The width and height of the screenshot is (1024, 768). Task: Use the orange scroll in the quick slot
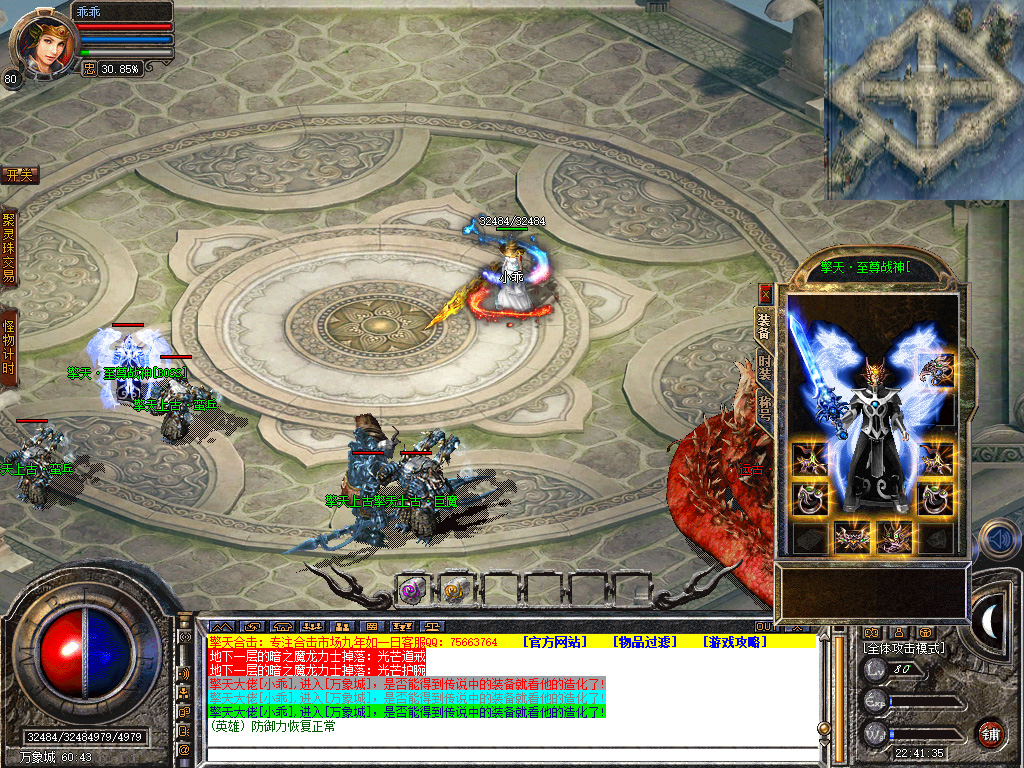(455, 590)
